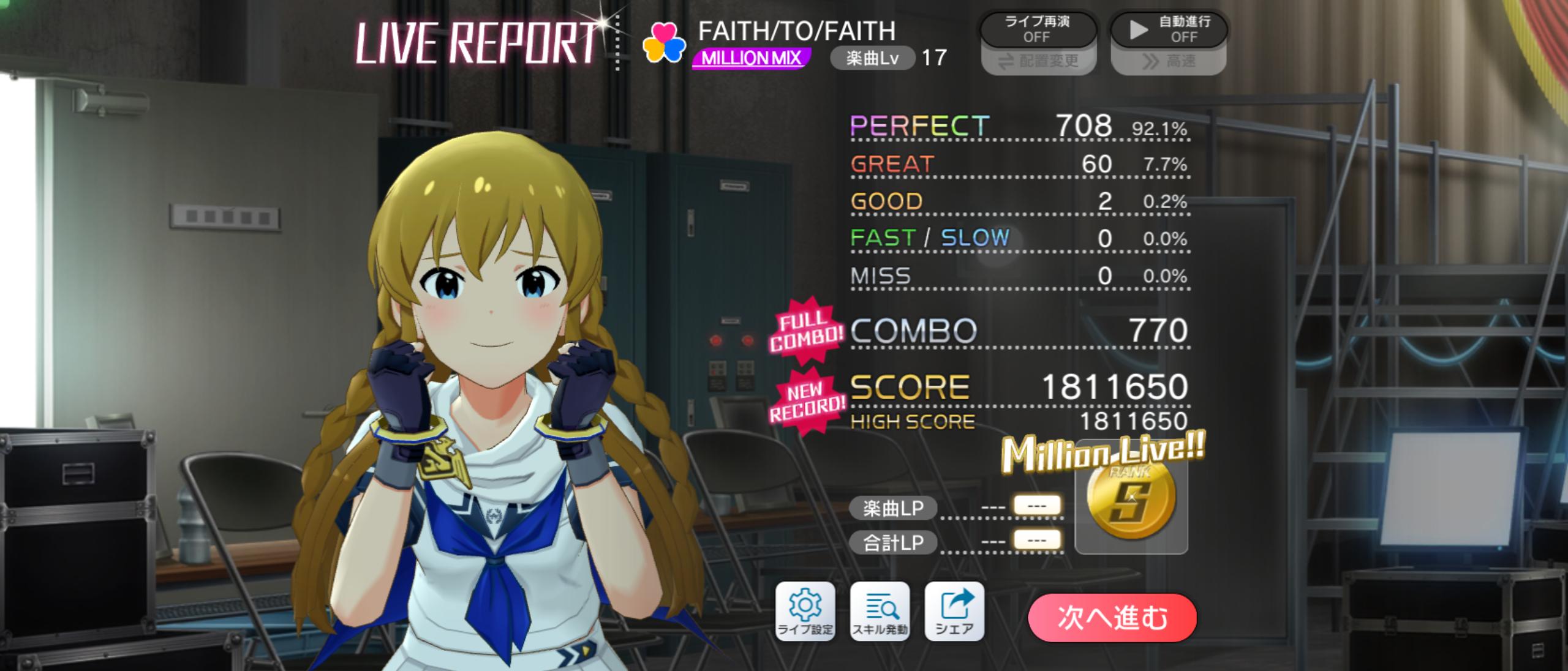Viewport: 1568px width, 671px height.
Task: Click the greyed 配置変更 formation change button
Action: [1038, 61]
